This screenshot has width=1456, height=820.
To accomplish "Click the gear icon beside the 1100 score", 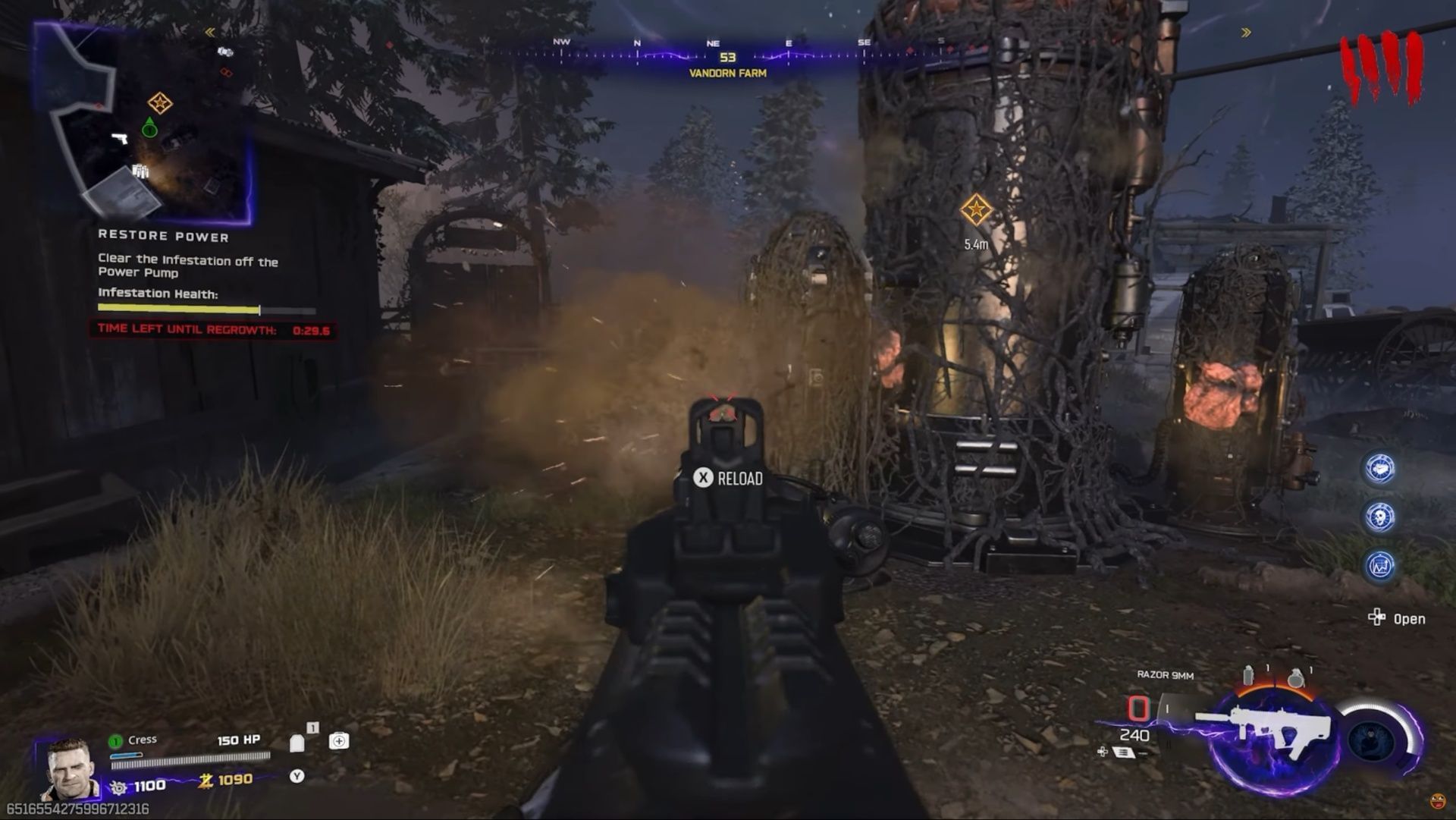I will [119, 787].
